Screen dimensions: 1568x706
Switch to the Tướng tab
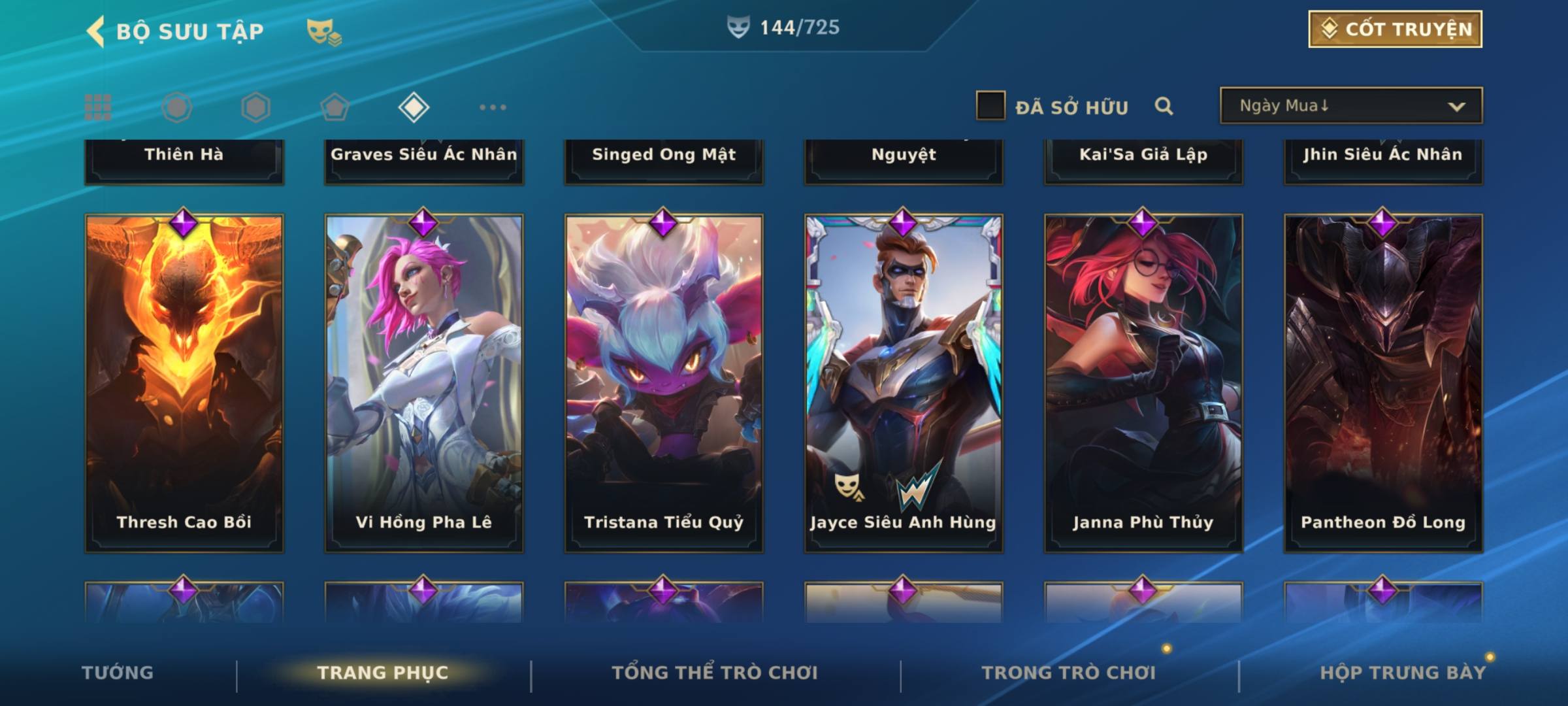pyautogui.click(x=118, y=673)
